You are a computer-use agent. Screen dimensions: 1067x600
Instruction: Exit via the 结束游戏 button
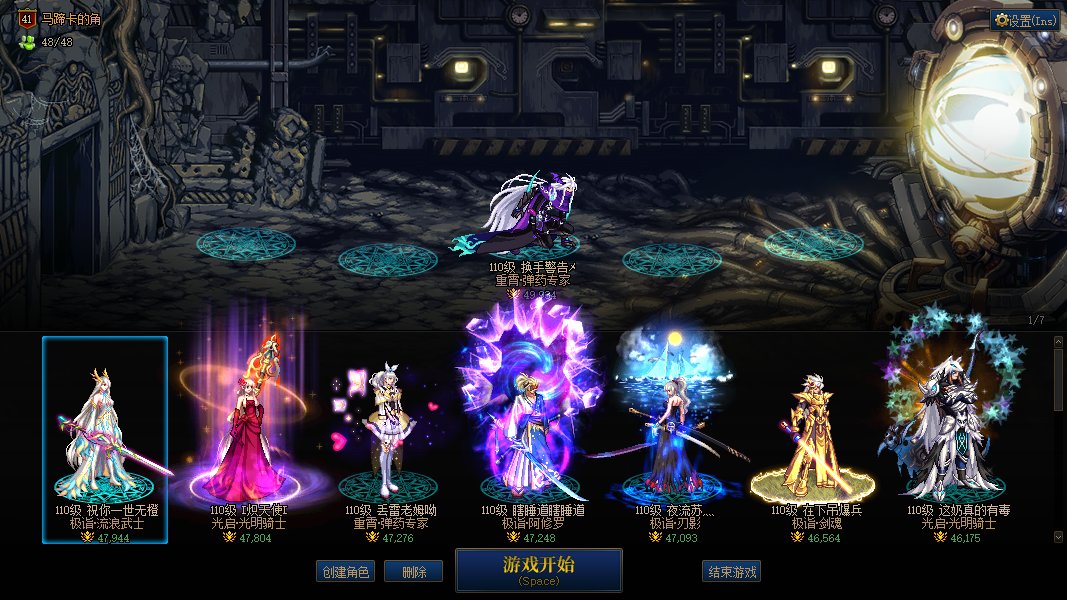tap(732, 572)
